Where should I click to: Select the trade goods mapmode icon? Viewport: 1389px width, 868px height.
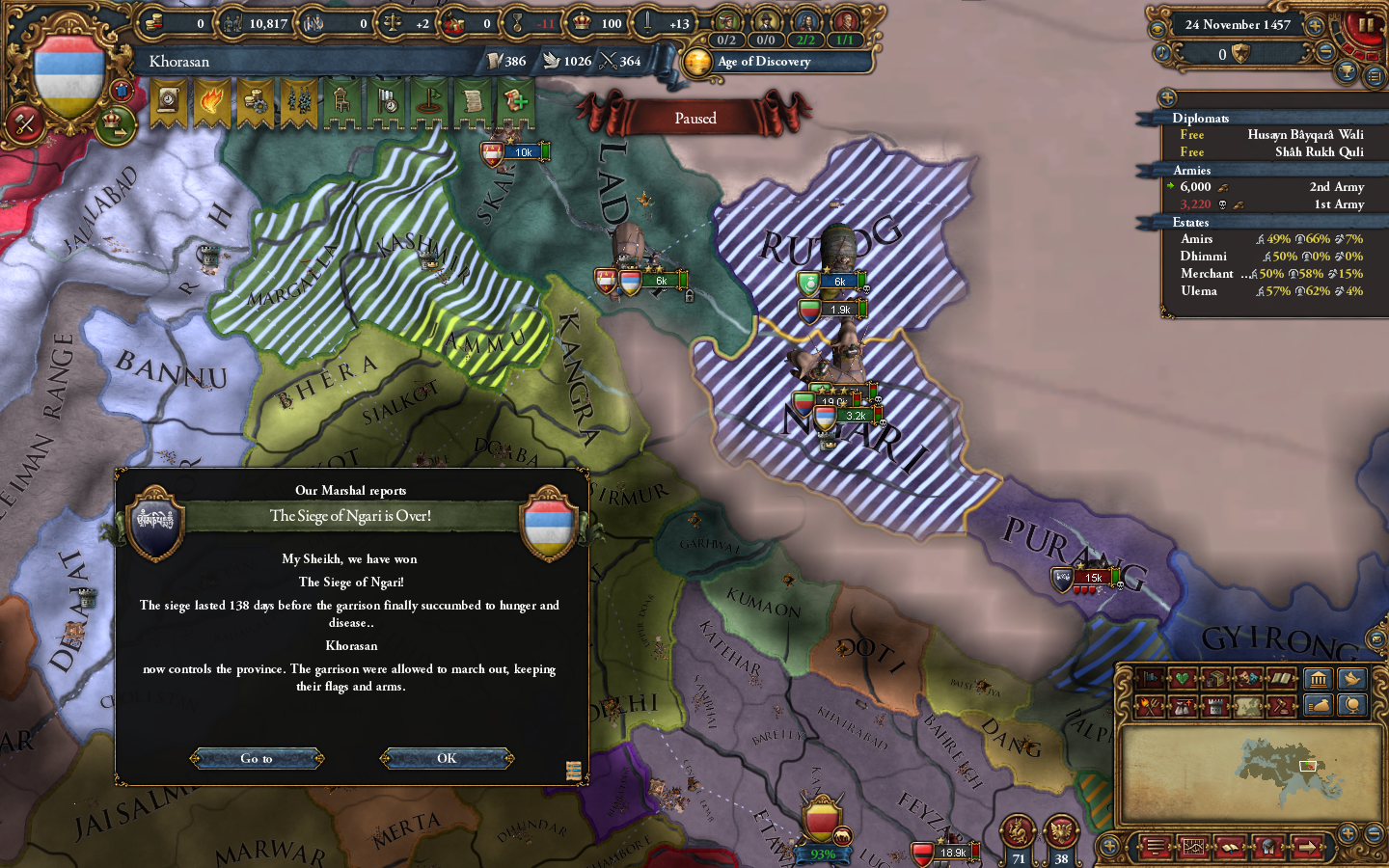tap(1215, 678)
